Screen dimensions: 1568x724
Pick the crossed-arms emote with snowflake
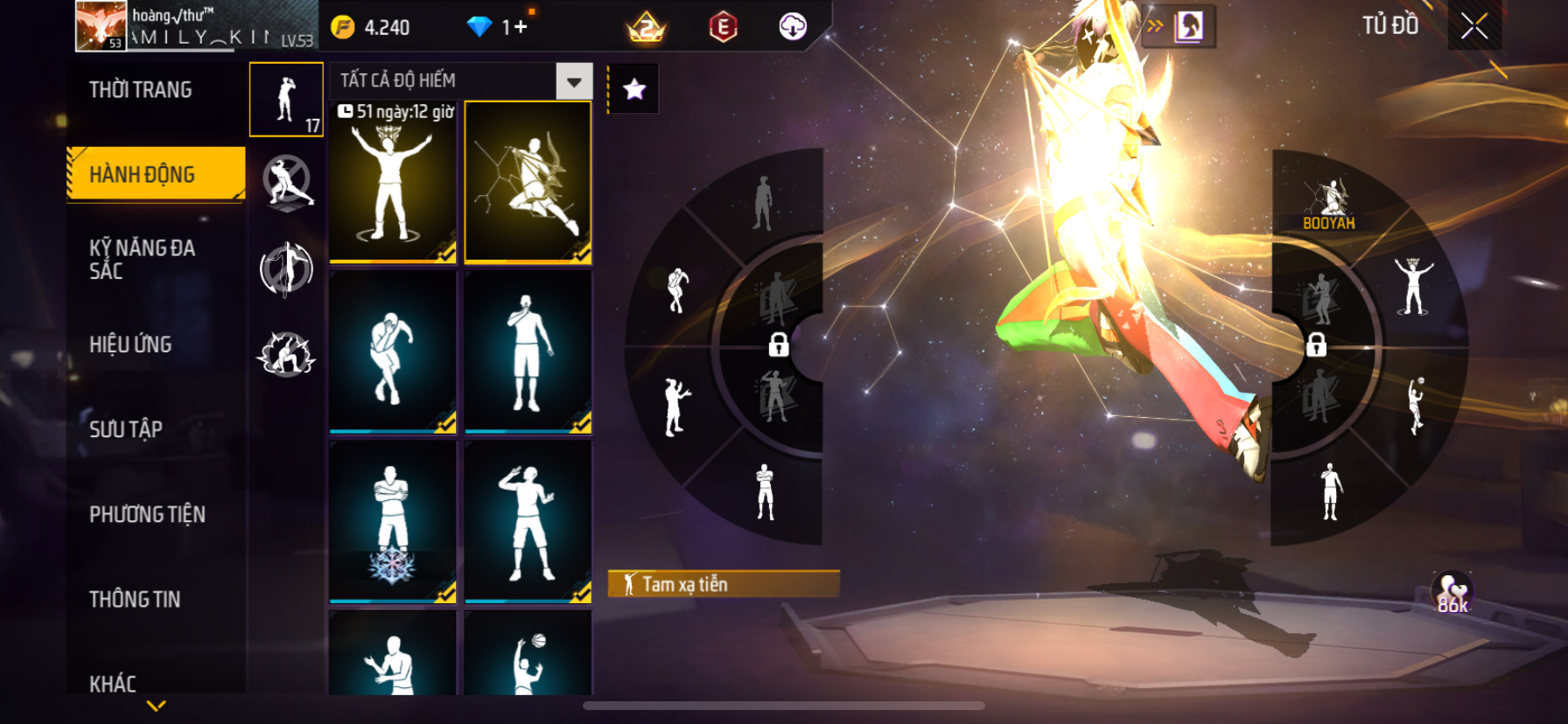(393, 521)
